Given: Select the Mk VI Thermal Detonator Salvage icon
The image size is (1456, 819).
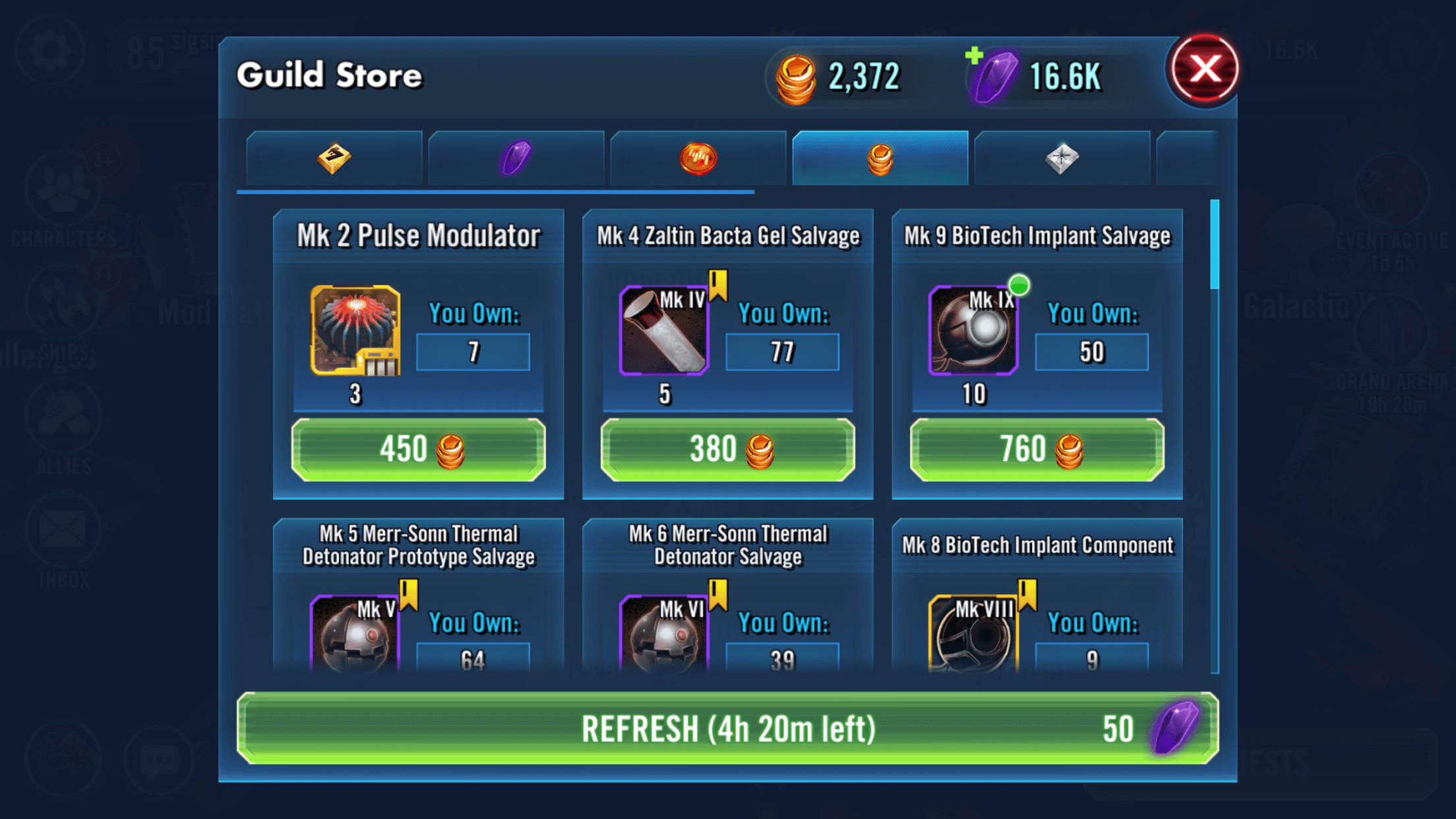Looking at the screenshot, I should [664, 634].
